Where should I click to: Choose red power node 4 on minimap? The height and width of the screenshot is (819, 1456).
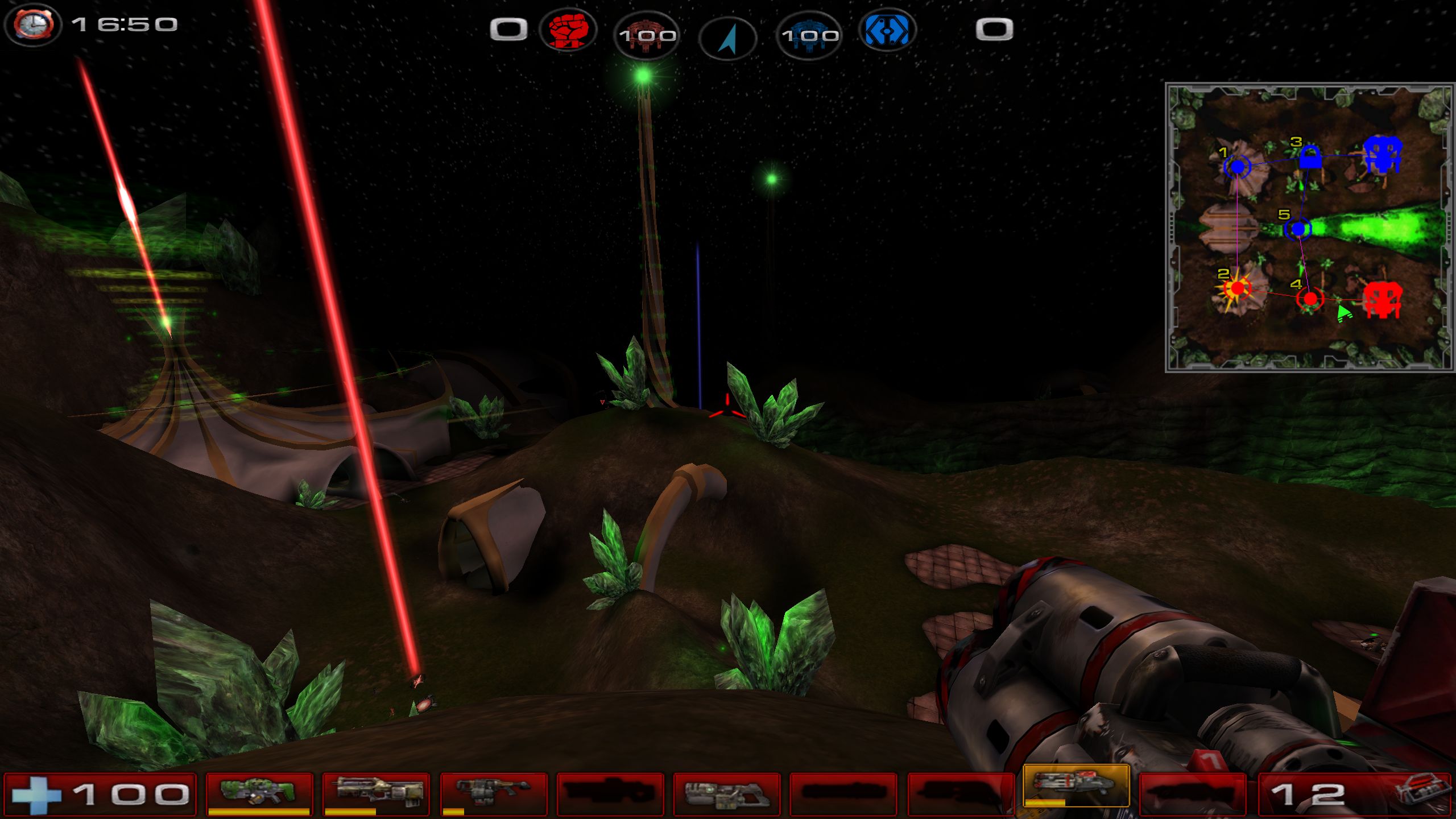[x=1310, y=299]
